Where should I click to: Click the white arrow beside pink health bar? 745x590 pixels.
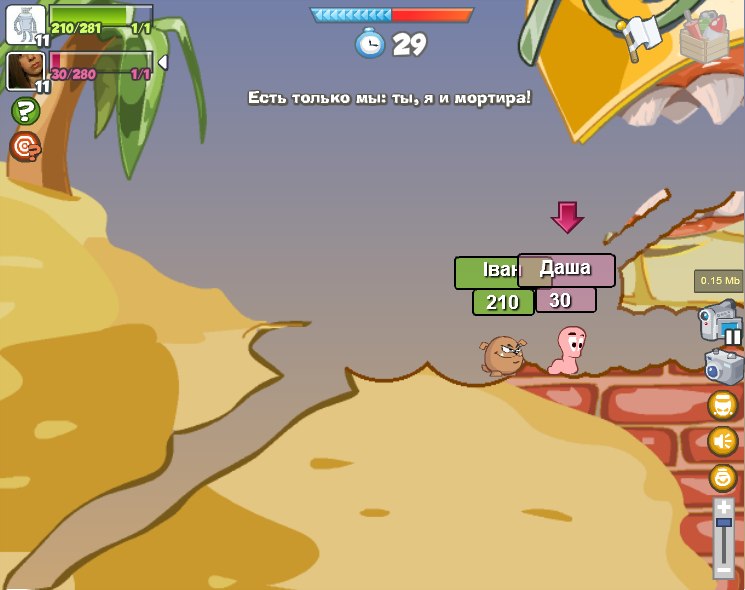163,63
